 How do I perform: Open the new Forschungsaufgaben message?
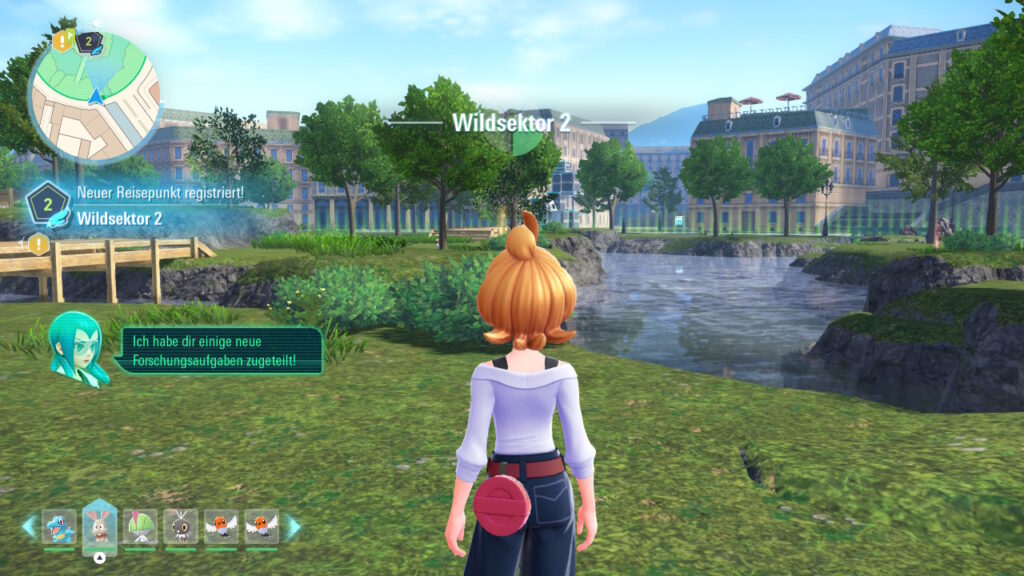pos(218,350)
